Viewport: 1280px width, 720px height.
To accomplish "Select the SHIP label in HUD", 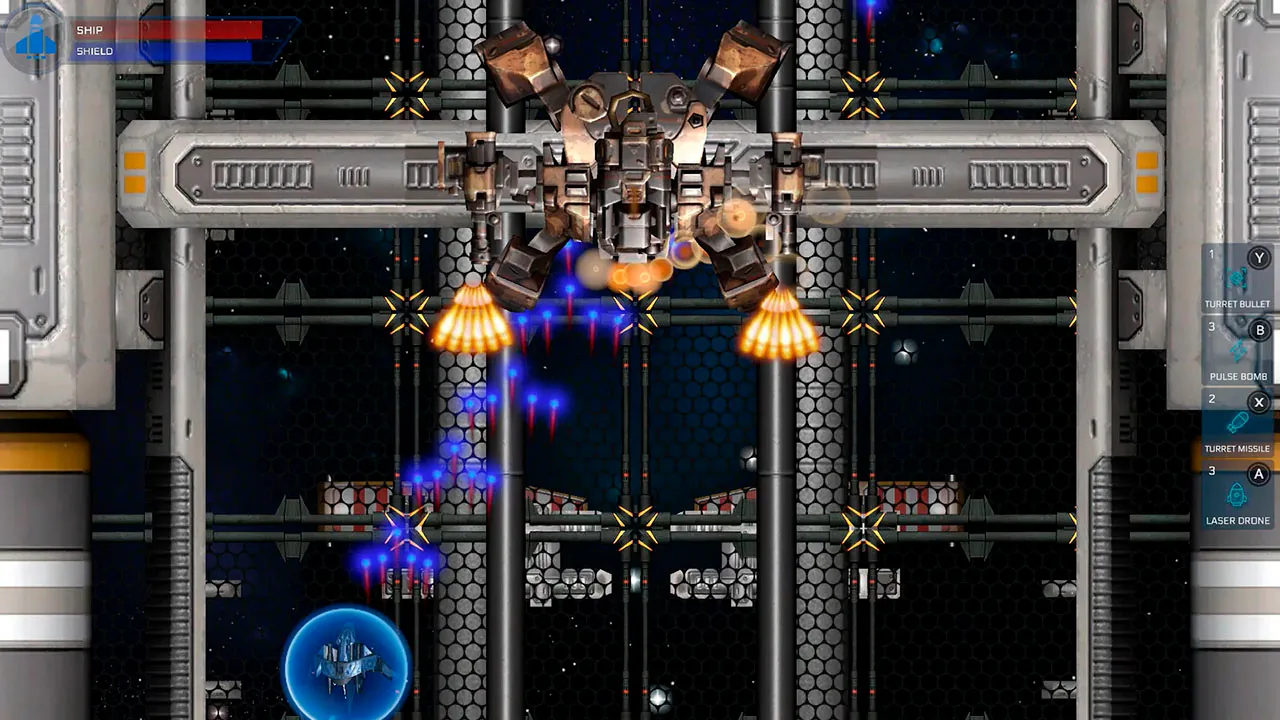I will tap(90, 30).
